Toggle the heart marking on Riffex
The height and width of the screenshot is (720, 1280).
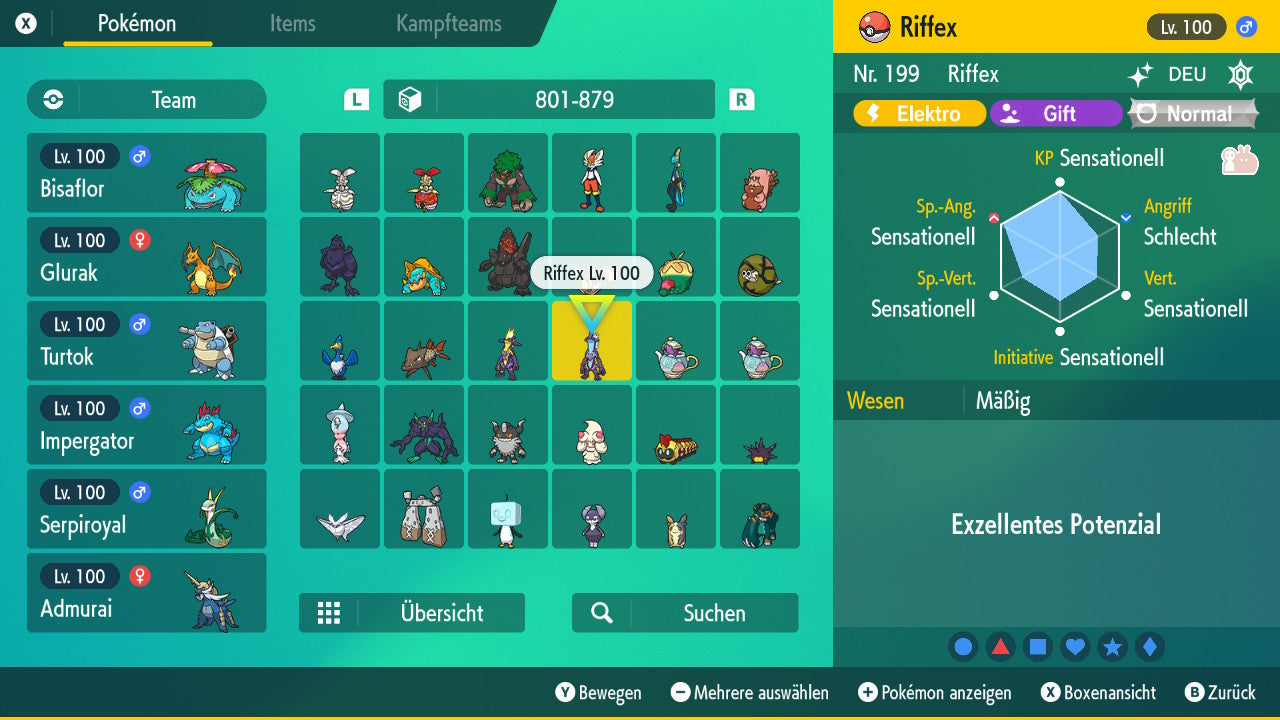pos(1075,646)
